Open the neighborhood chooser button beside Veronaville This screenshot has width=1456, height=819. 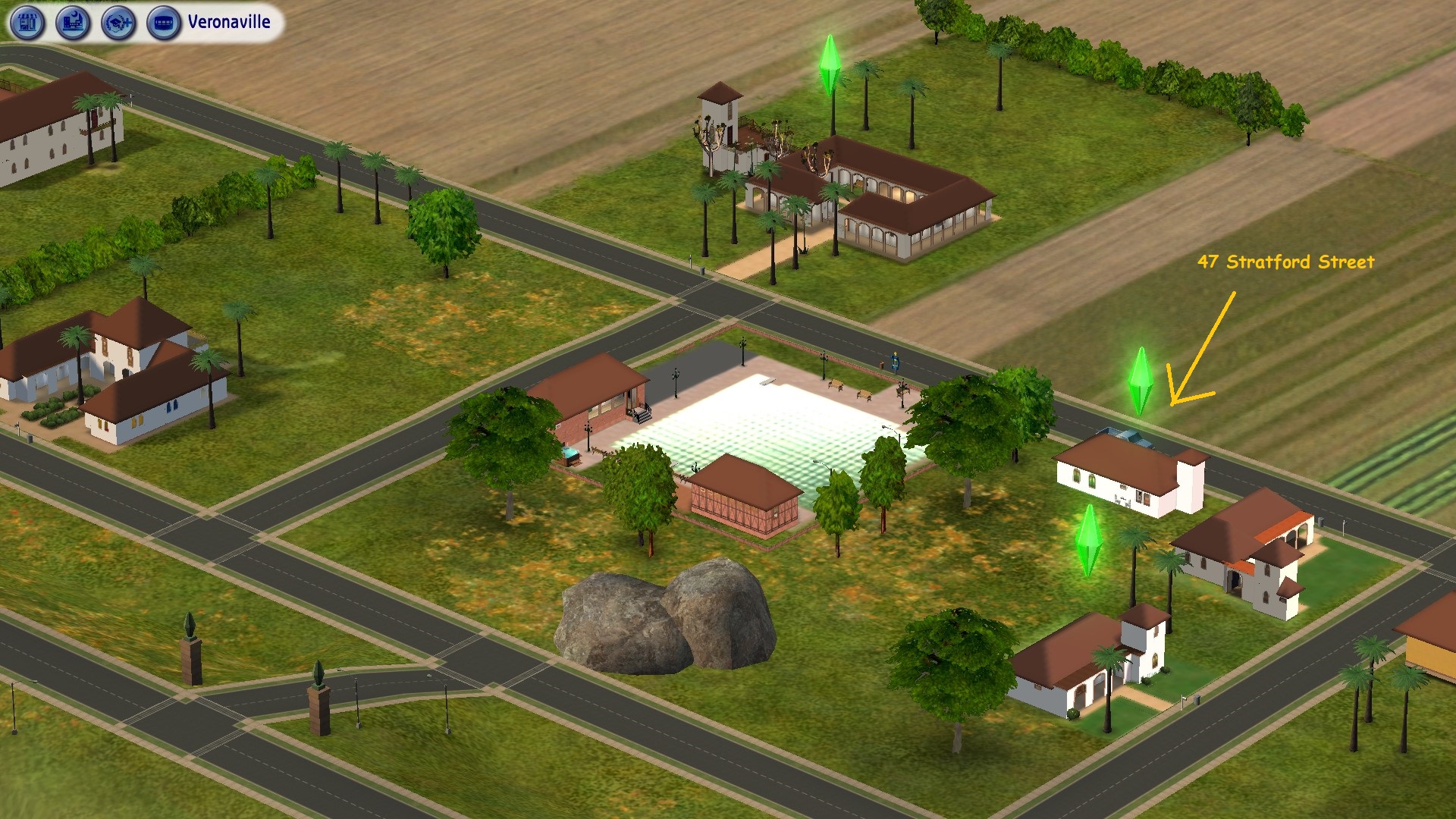click(x=164, y=23)
